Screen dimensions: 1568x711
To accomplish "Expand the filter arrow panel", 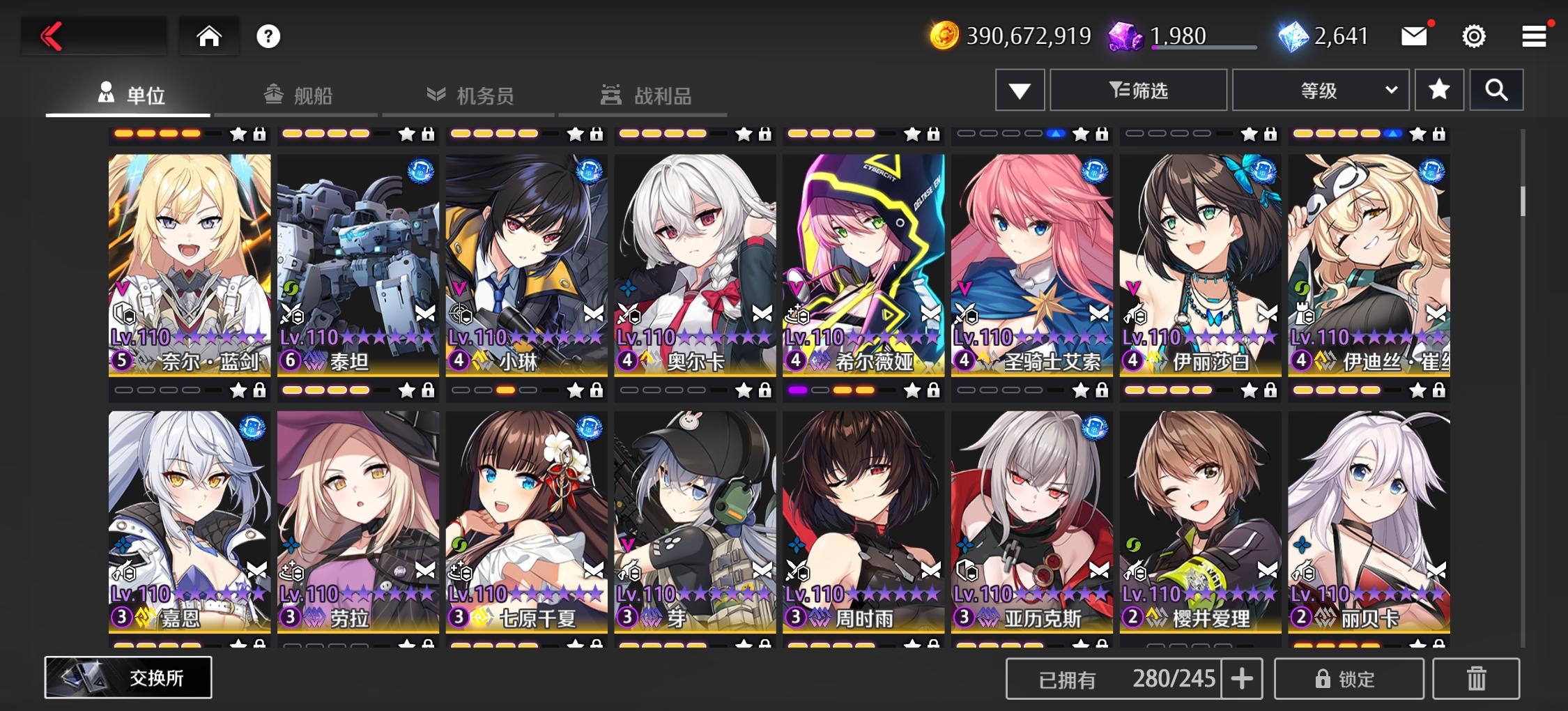I will tap(1019, 89).
